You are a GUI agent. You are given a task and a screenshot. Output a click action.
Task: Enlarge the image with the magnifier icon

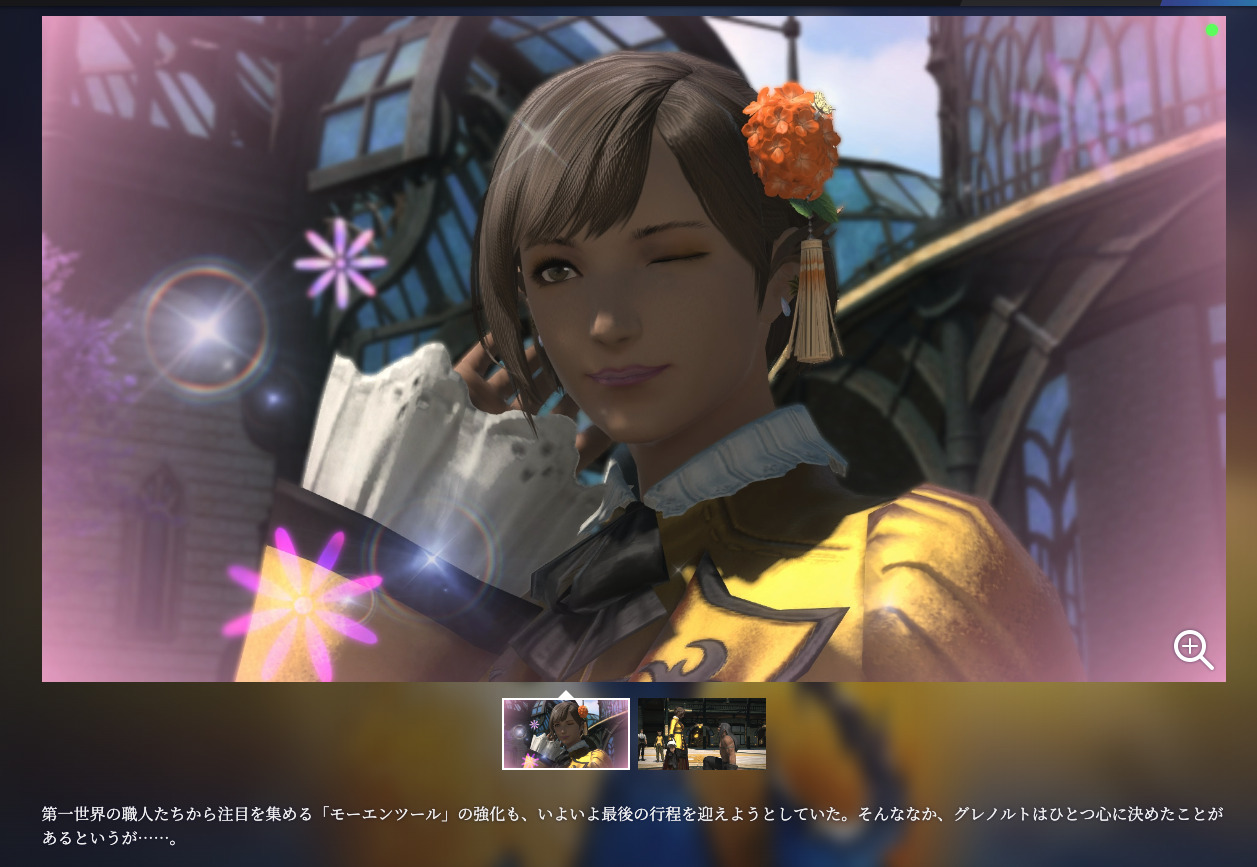tap(1192, 649)
